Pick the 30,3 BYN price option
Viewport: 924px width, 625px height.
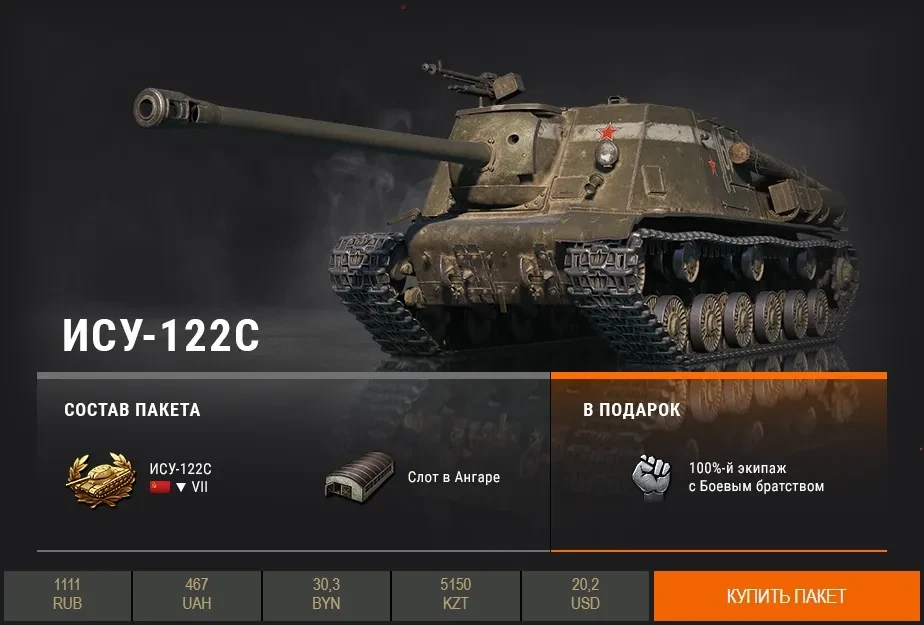(326, 596)
